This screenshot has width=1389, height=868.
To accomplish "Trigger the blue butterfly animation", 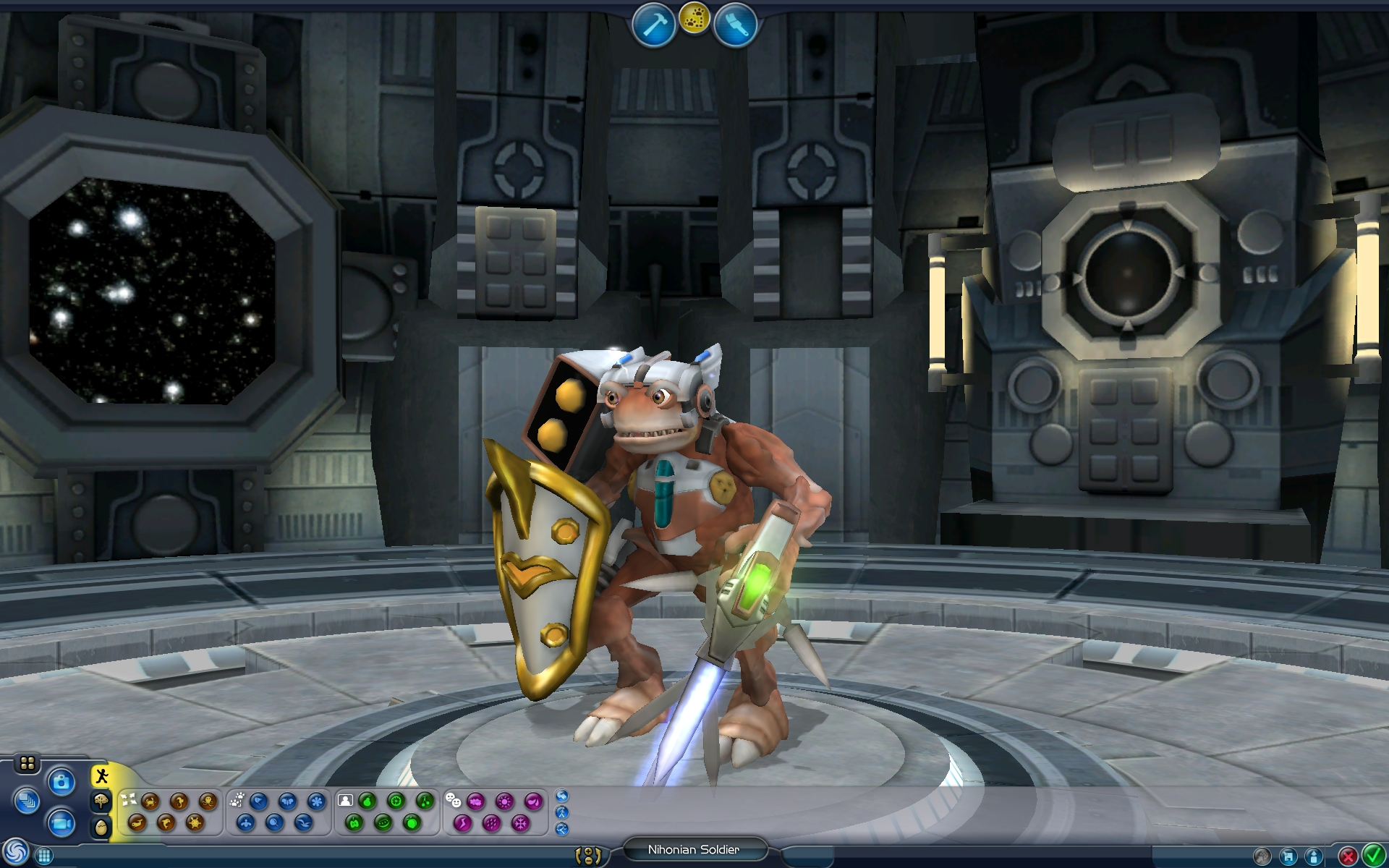I will [x=288, y=801].
